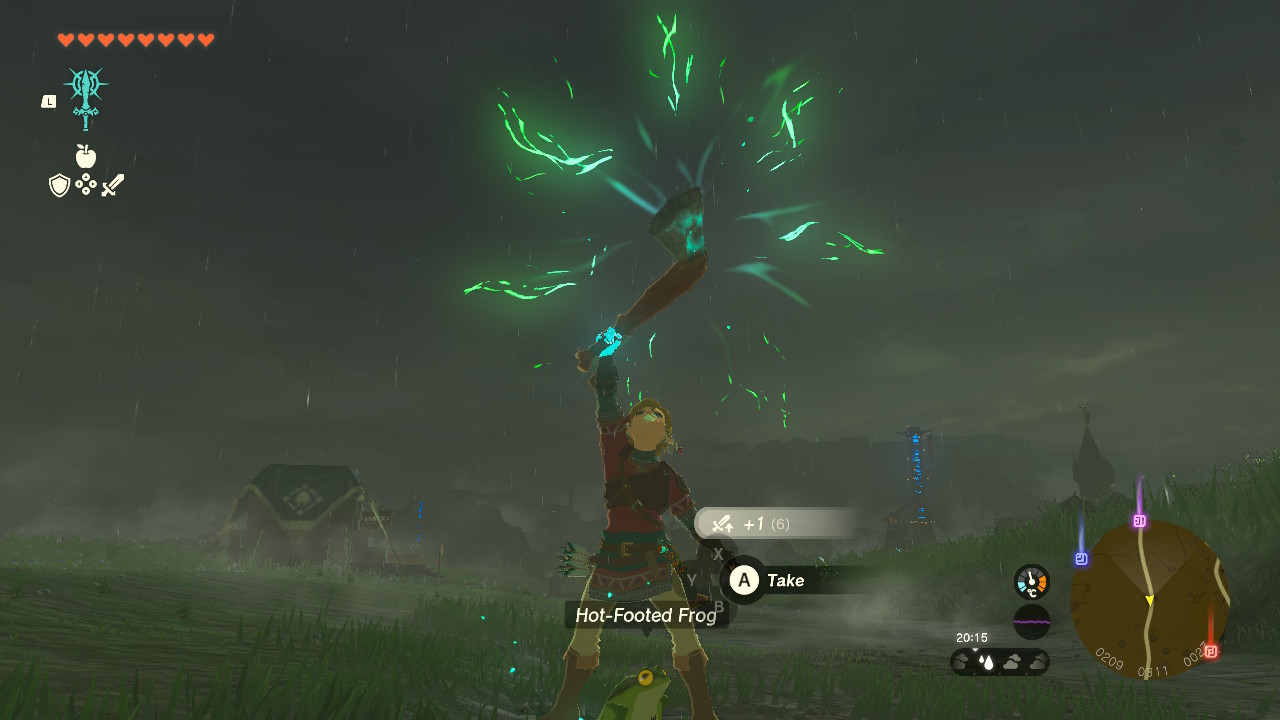Viewport: 1280px width, 720px height.
Task: Click the blue shrine marker on the minimap
Action: click(1082, 559)
